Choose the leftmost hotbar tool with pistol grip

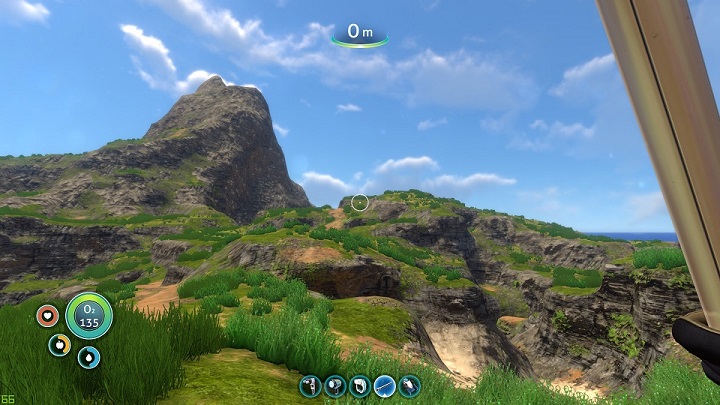click(x=310, y=385)
